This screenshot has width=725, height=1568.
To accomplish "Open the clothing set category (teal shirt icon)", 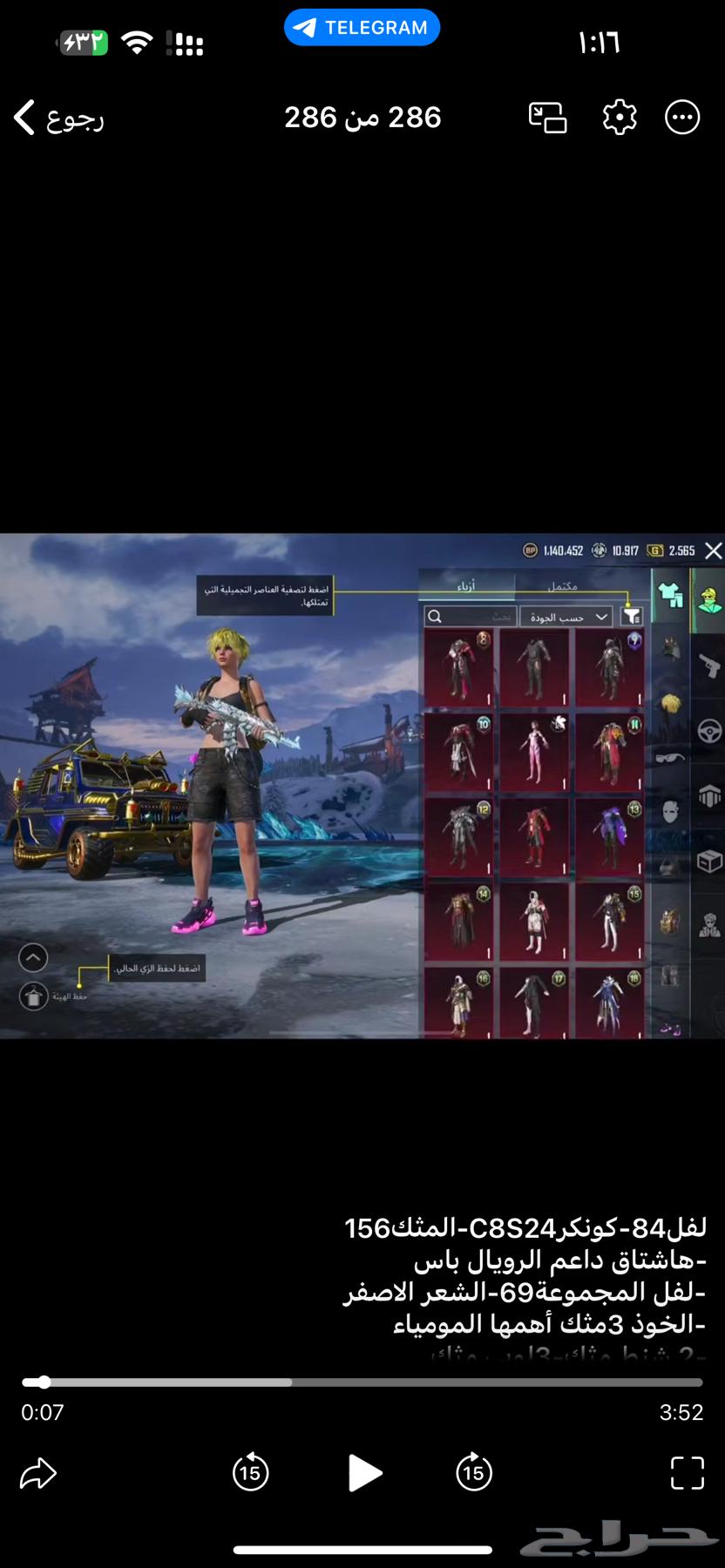I will click(670, 596).
